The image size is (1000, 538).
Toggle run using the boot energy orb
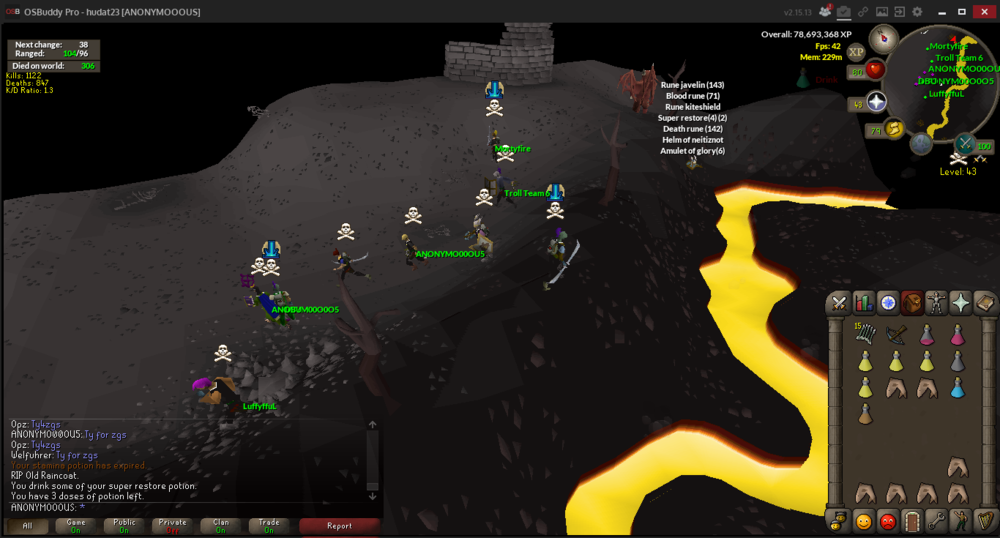click(894, 127)
